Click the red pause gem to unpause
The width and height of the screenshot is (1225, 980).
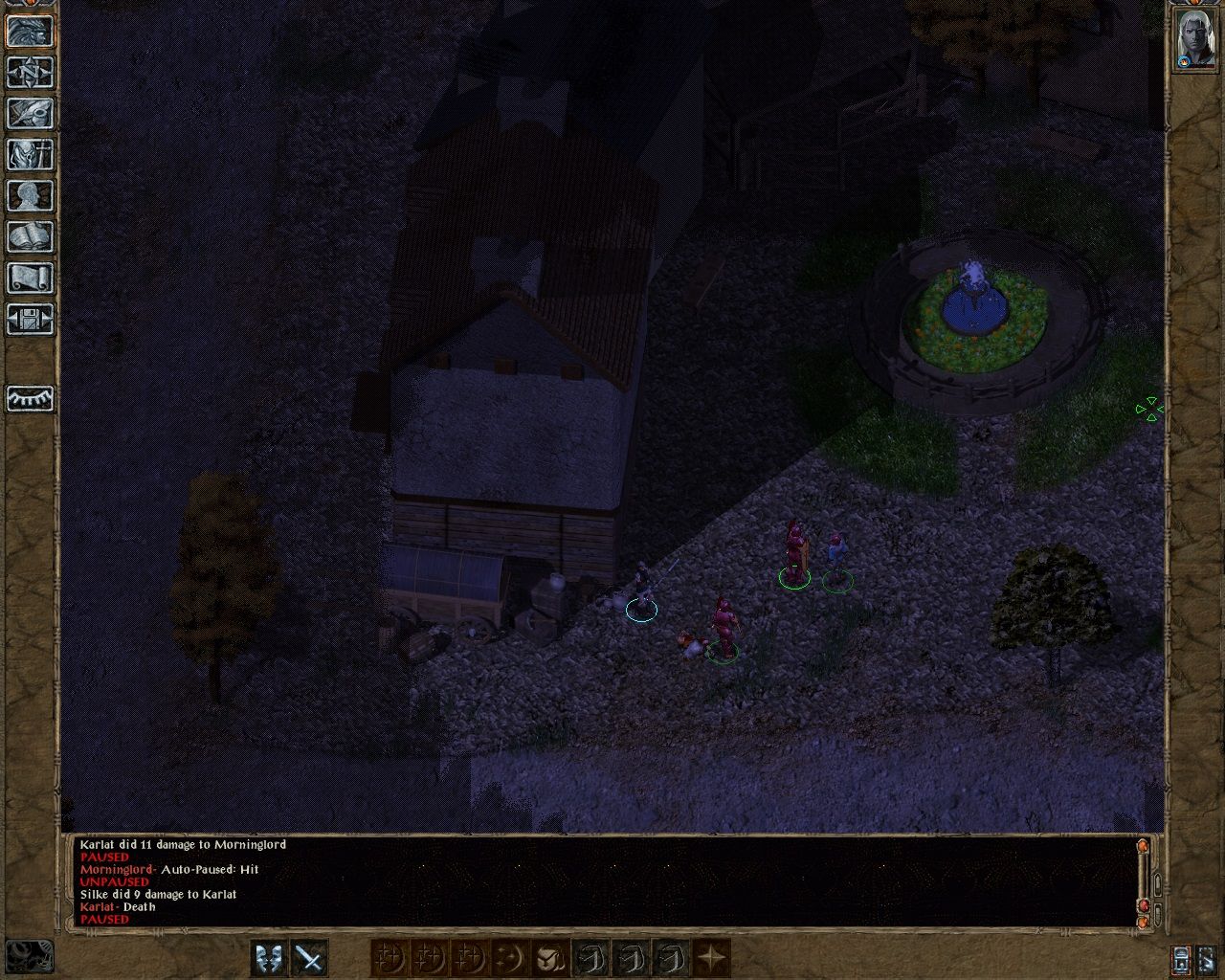pyautogui.click(x=1145, y=904)
